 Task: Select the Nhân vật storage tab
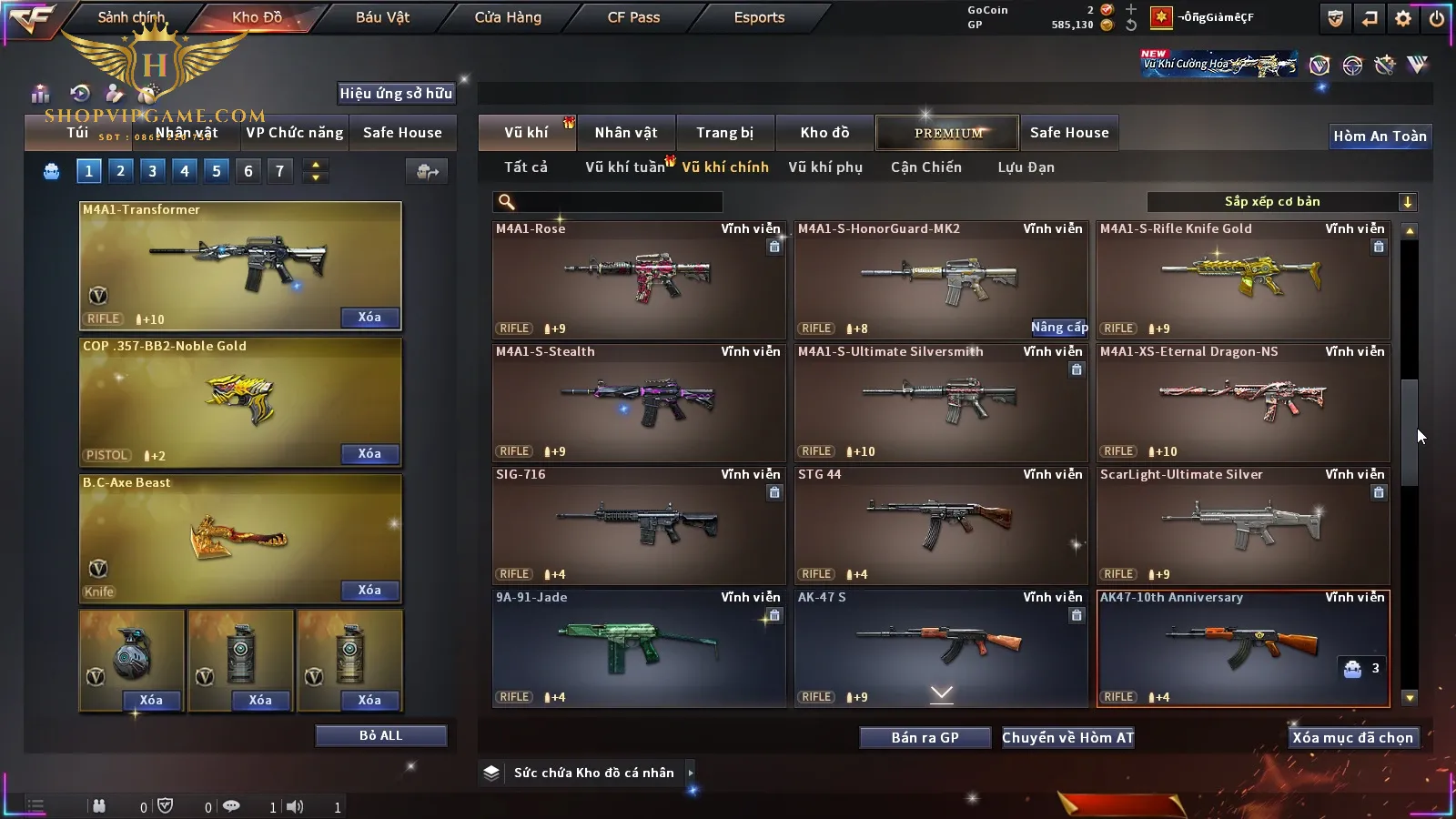626,133
